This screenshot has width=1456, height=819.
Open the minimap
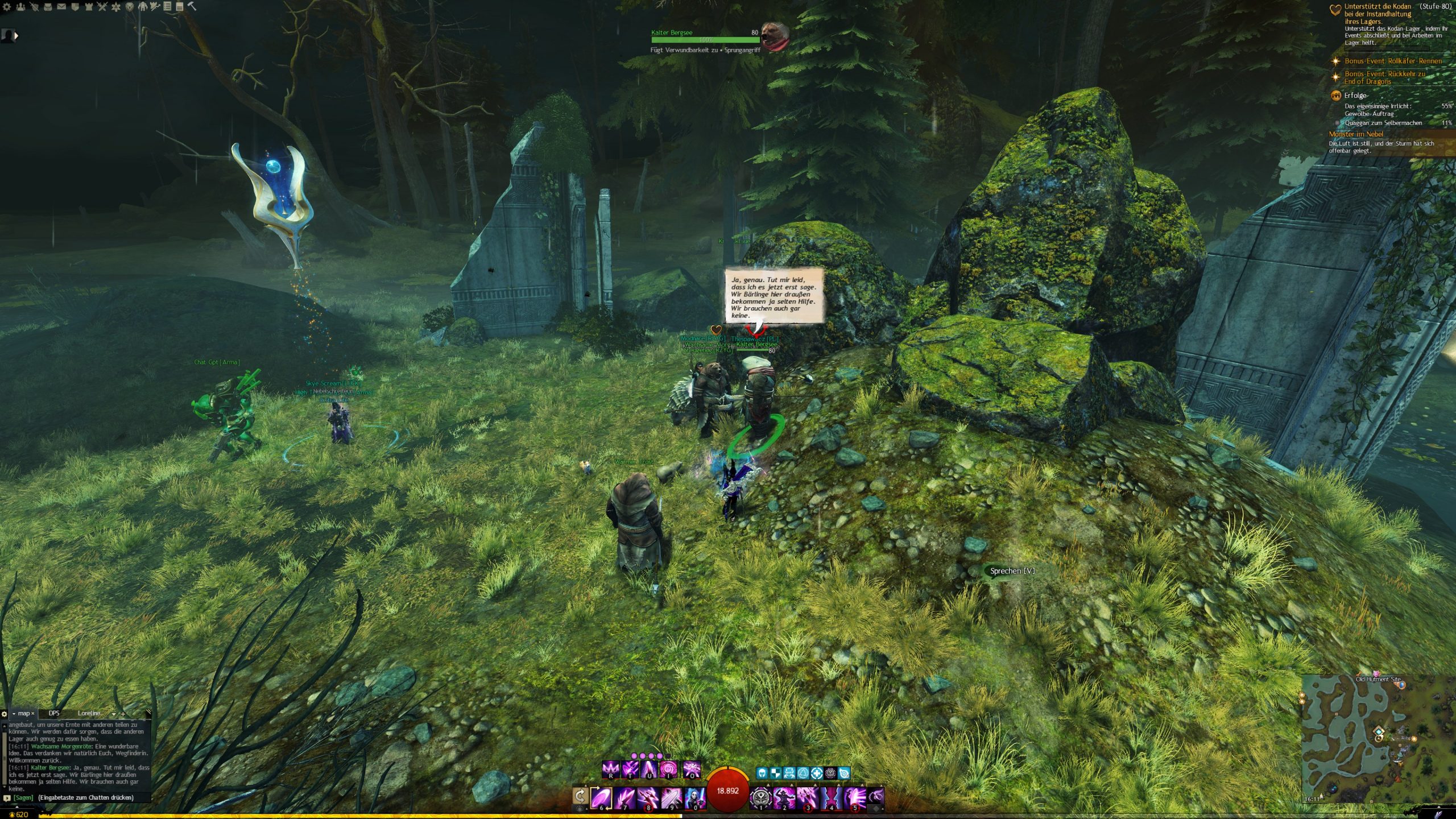(x=1376, y=739)
